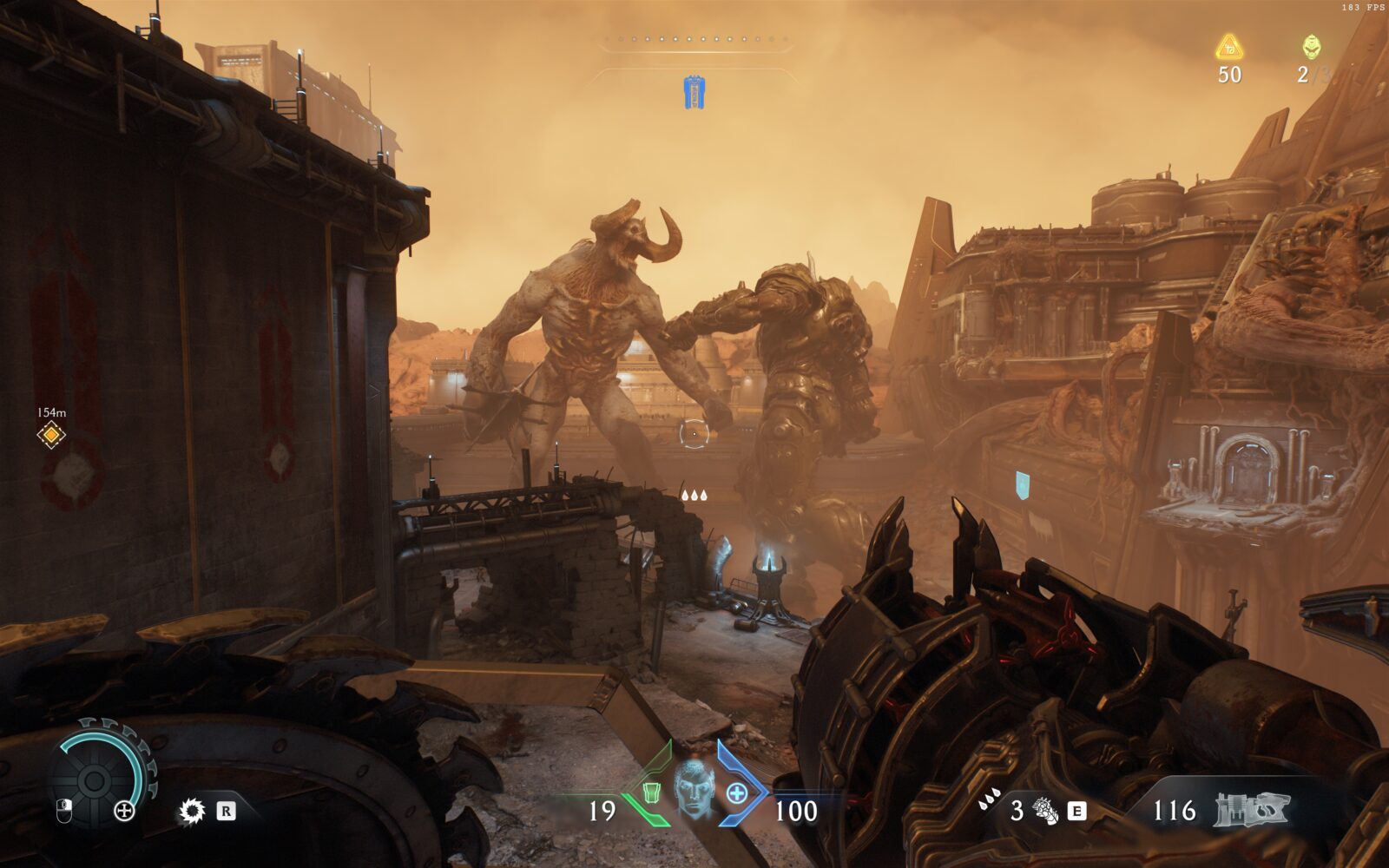Click the crosshair target icon beside the mouse glyph

click(x=124, y=811)
